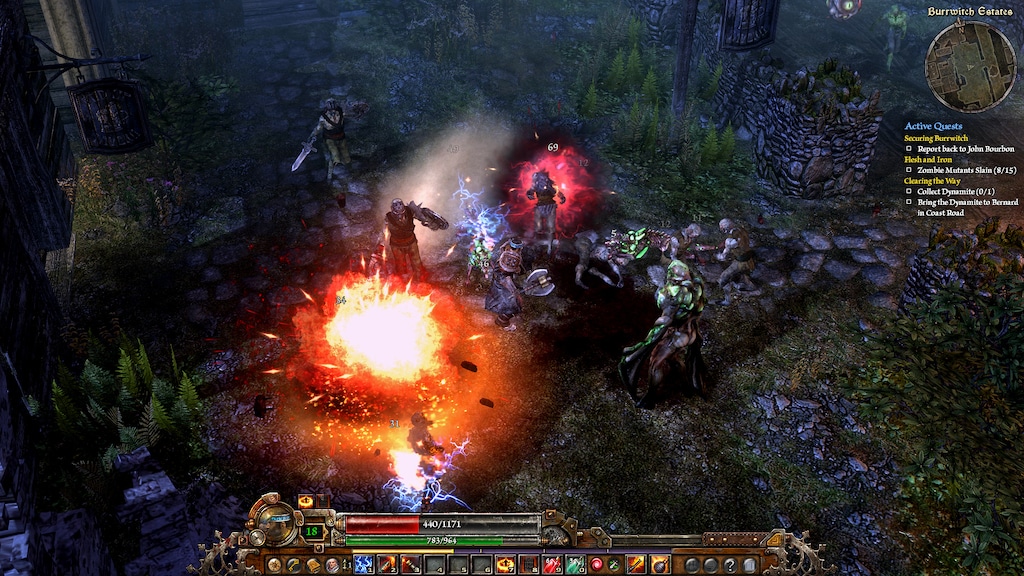Open the circular Burrwitch Estates minimap

[x=970, y=67]
